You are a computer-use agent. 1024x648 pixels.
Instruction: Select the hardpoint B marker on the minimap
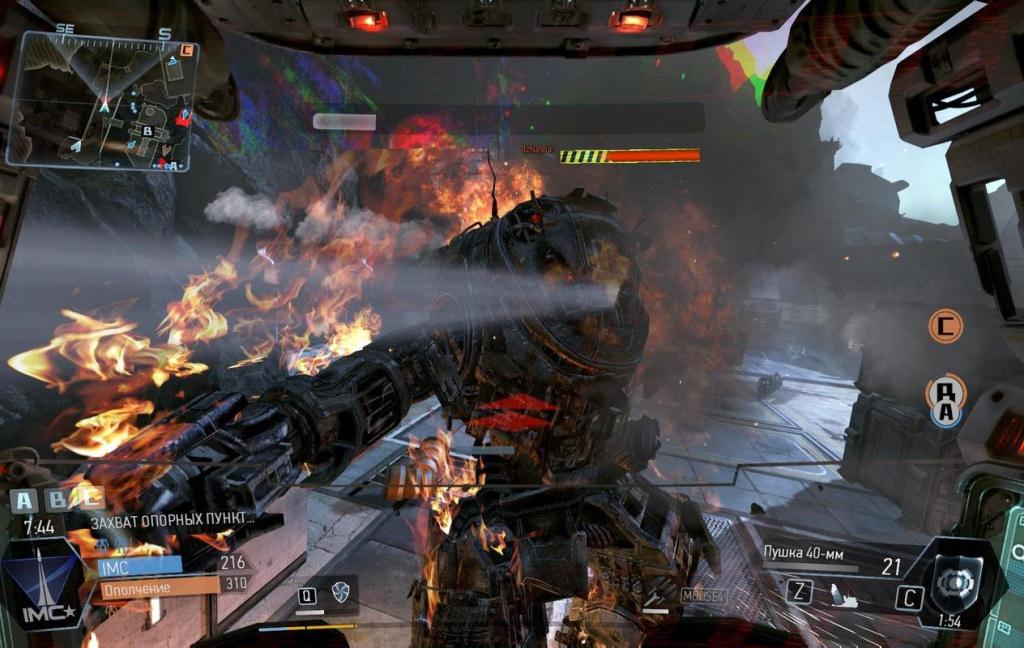tap(147, 130)
